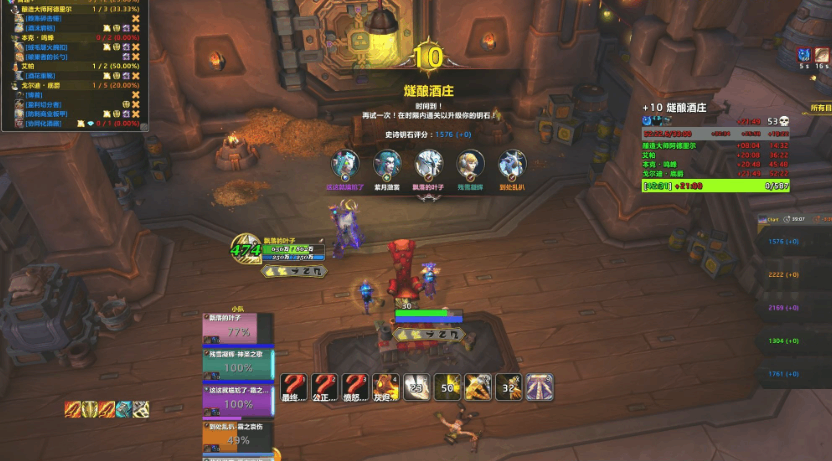Activate the action bar ability labeled 最终
Image resolution: width=832 pixels, height=461 pixels.
[x=293, y=387]
